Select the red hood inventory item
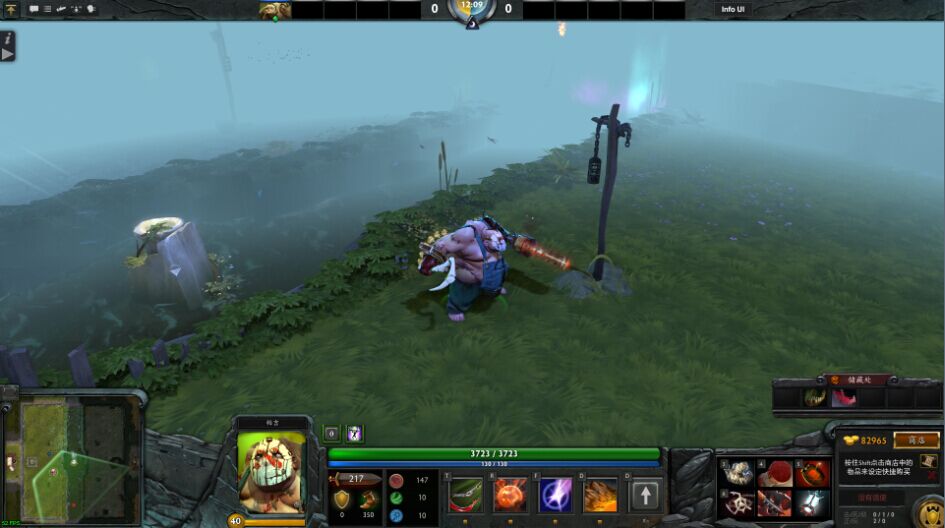The width and height of the screenshot is (945, 528). pos(773,473)
